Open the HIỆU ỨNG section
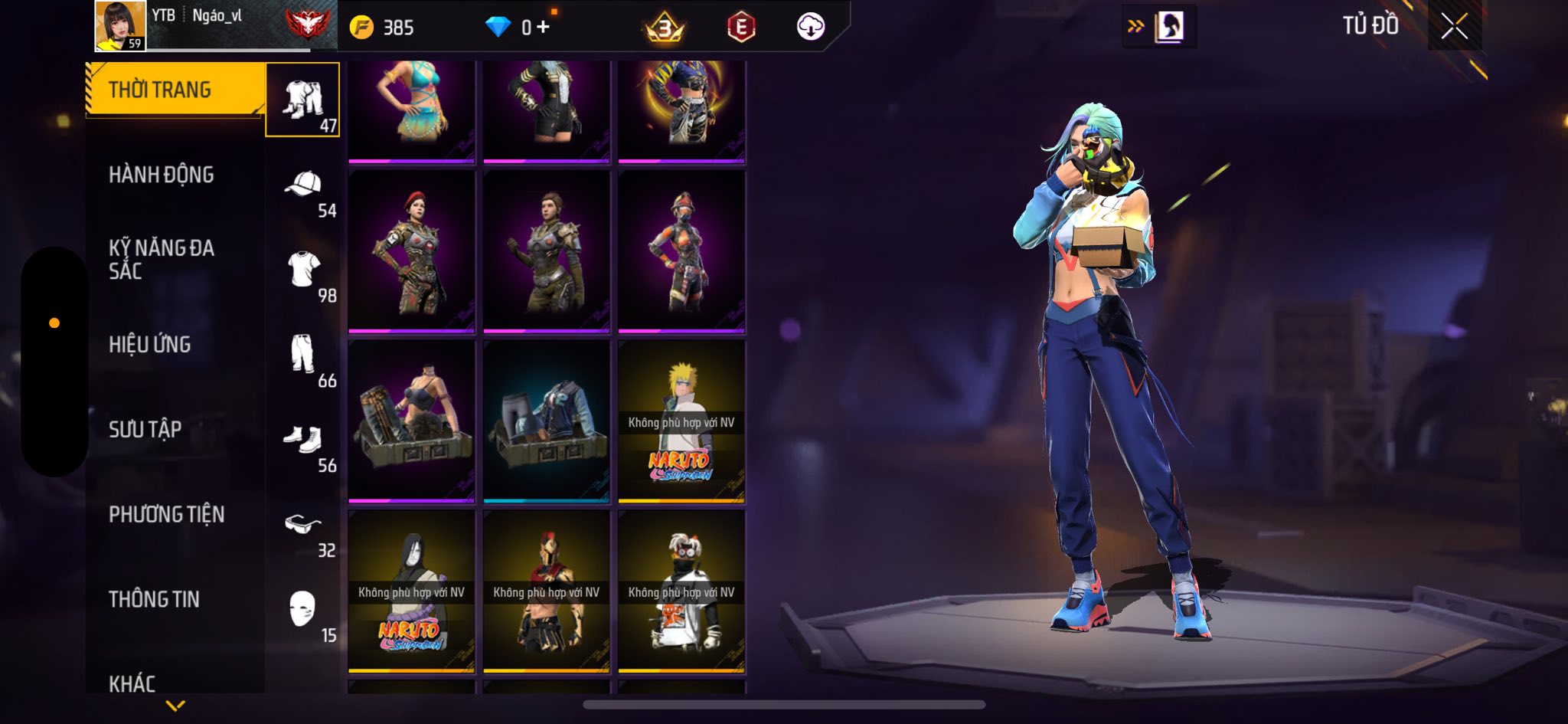 150,345
